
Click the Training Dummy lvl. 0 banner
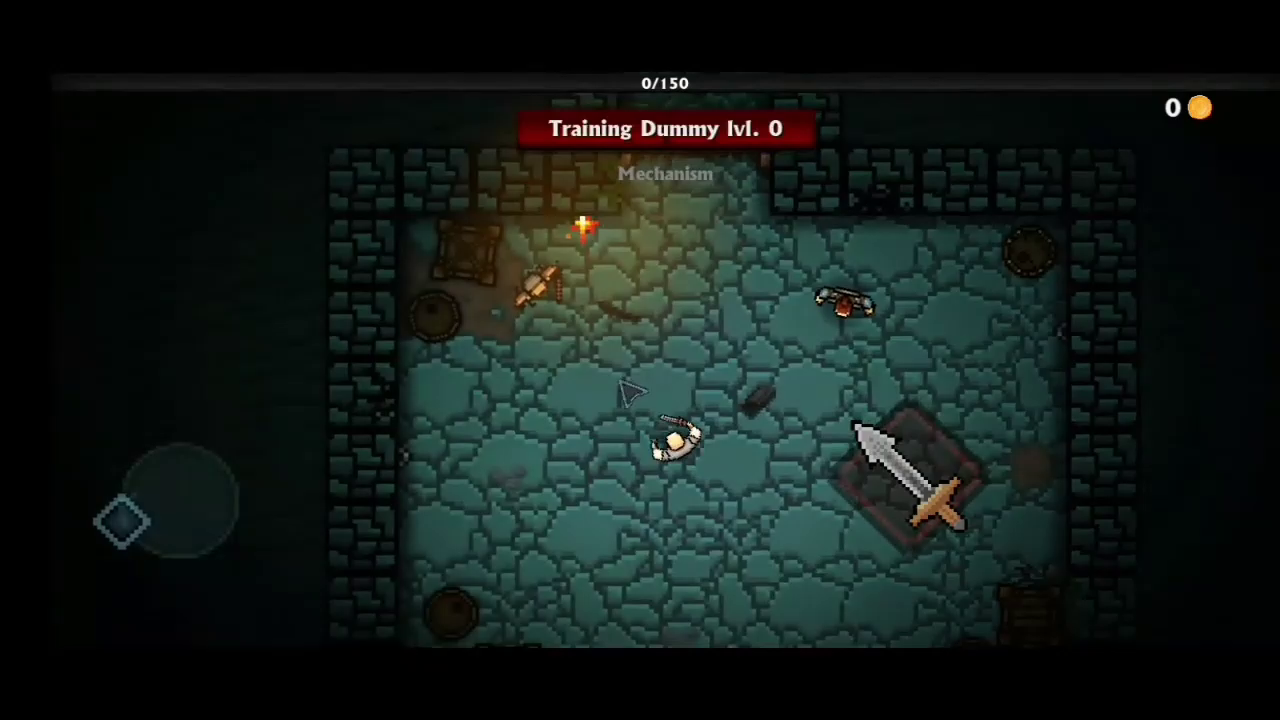(665, 128)
